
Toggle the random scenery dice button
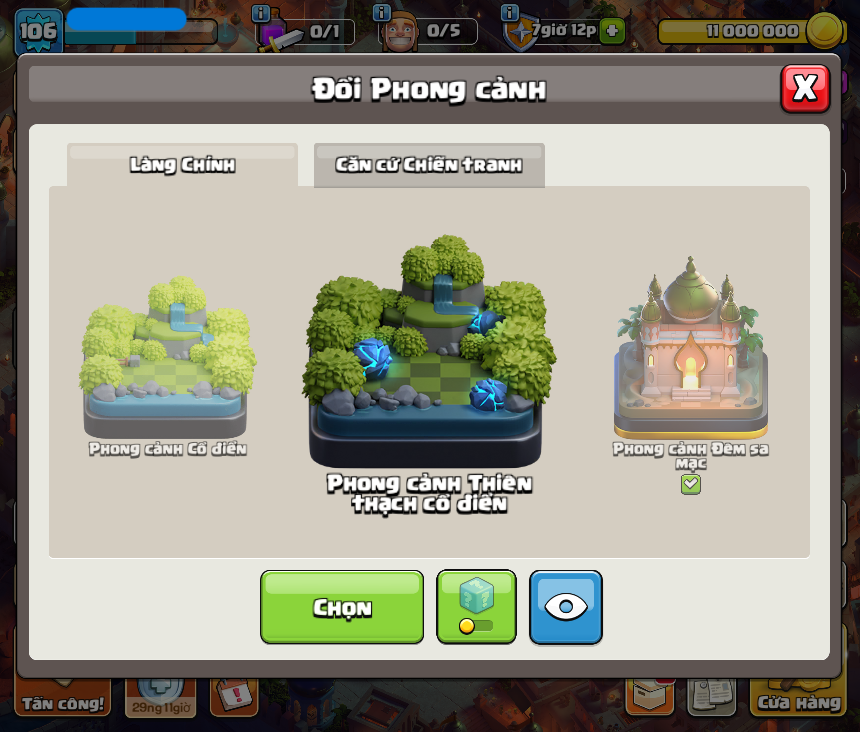coord(476,607)
